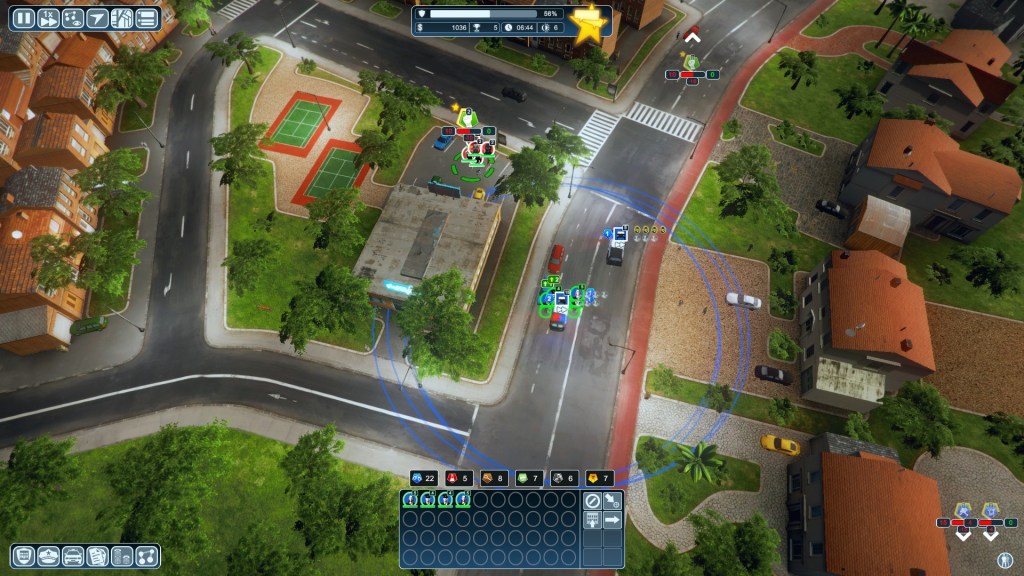Viewport: 1024px width, 576px height.
Task: Order units to return to station building
Action: [592, 520]
